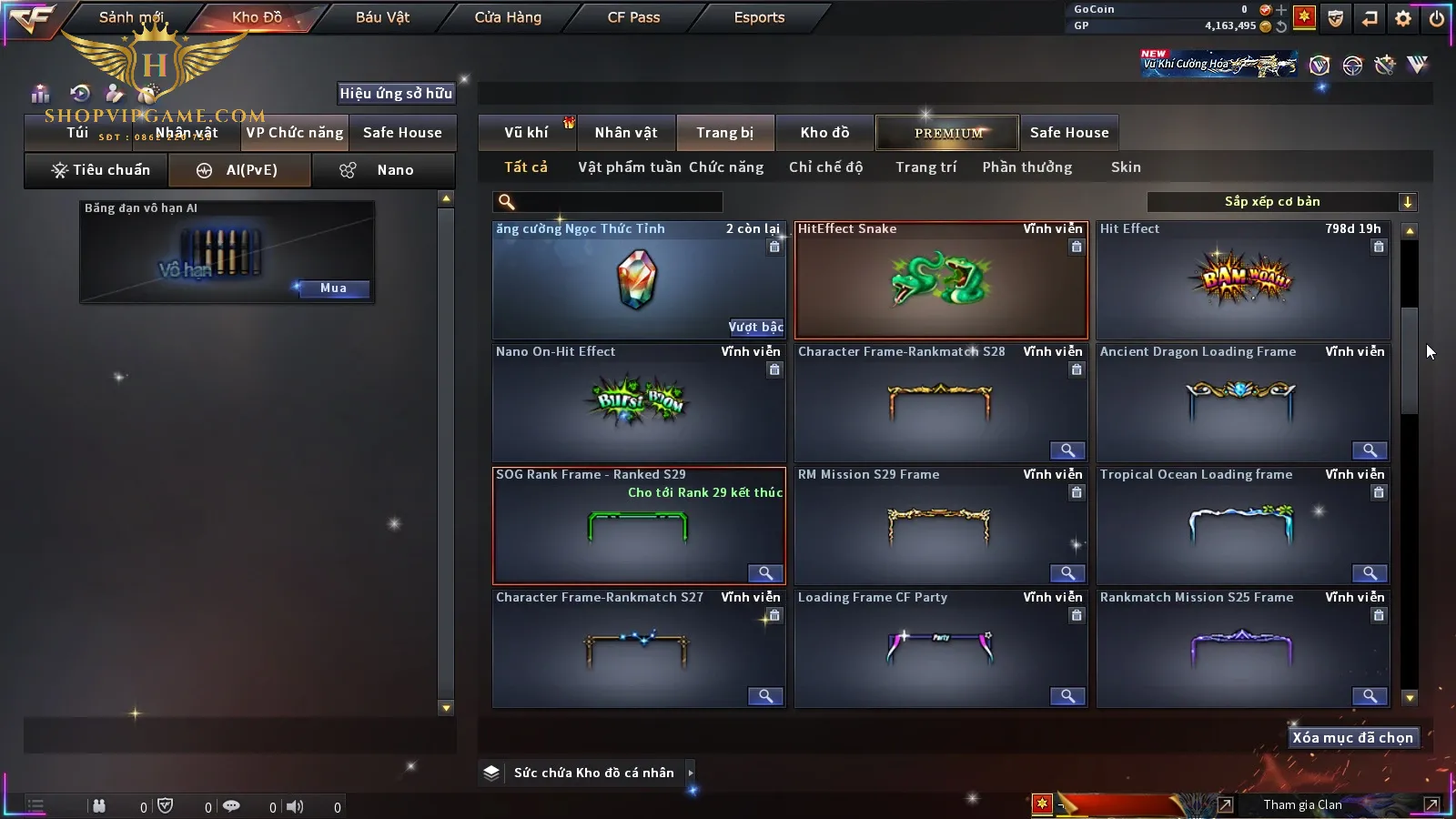This screenshot has width=1456, height=819.
Task: Buy the Băng đạn vô hạn AI
Action: click(x=333, y=288)
